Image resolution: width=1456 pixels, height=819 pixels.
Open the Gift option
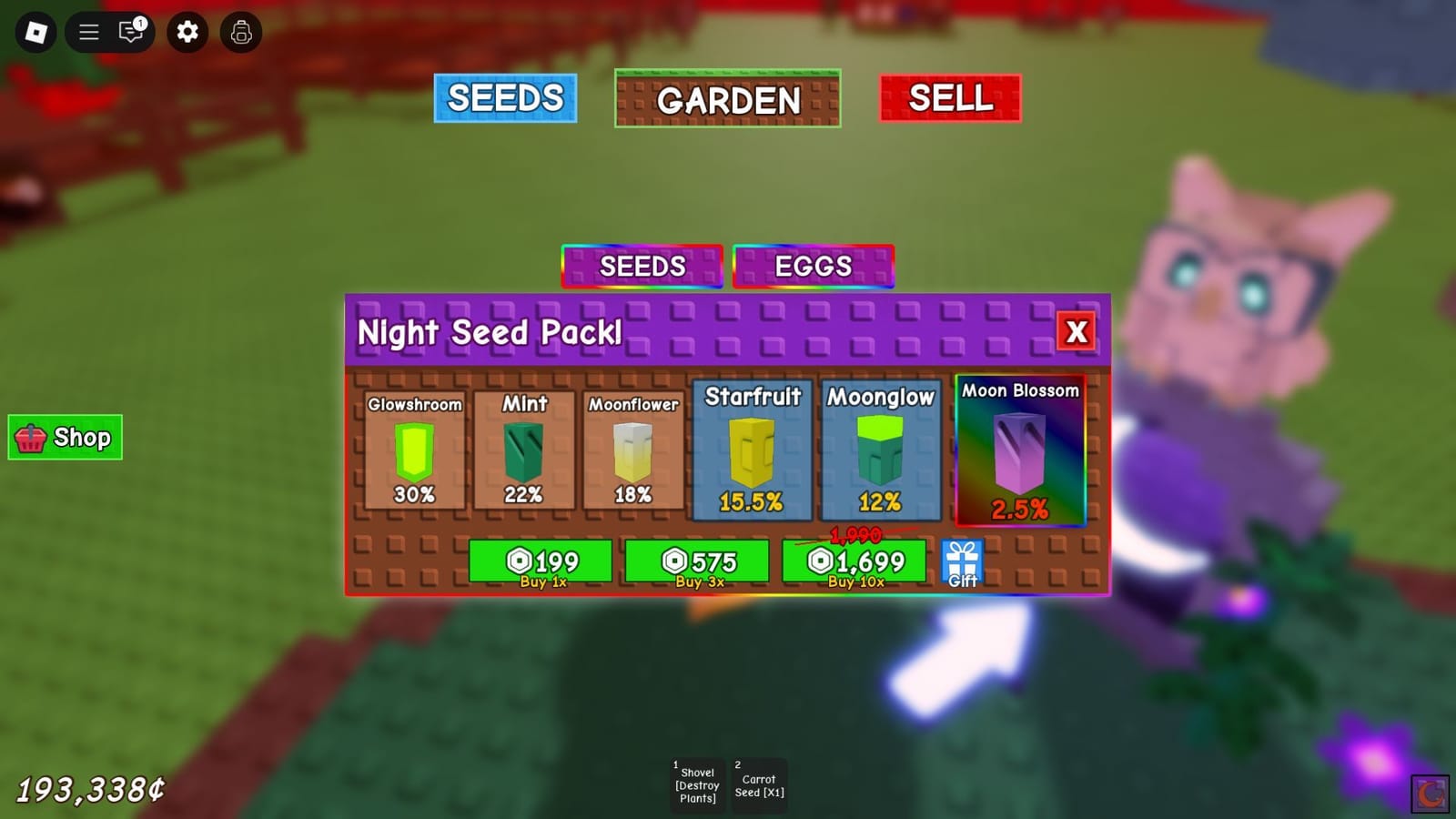click(963, 561)
